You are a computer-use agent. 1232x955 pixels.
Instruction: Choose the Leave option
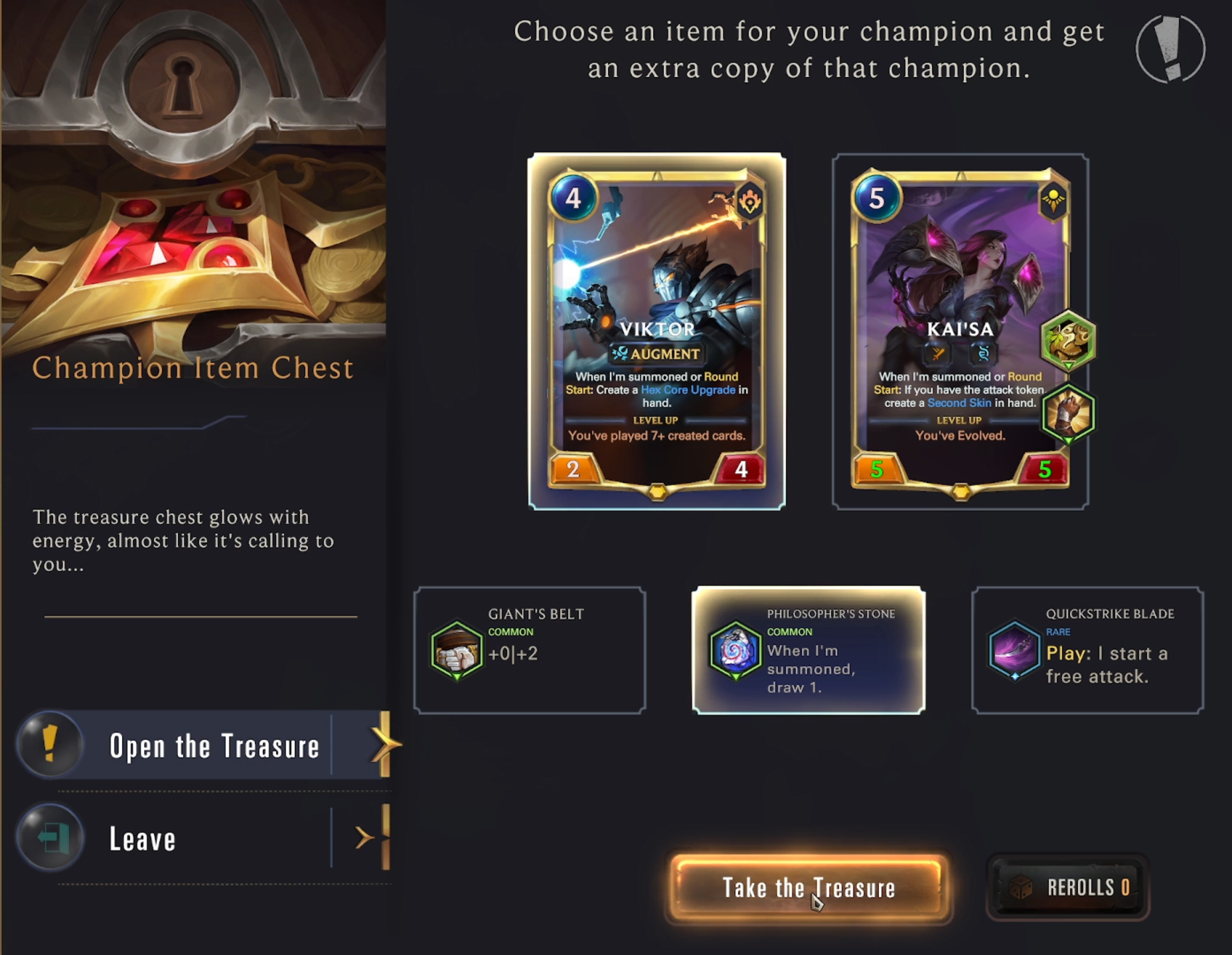point(141,839)
